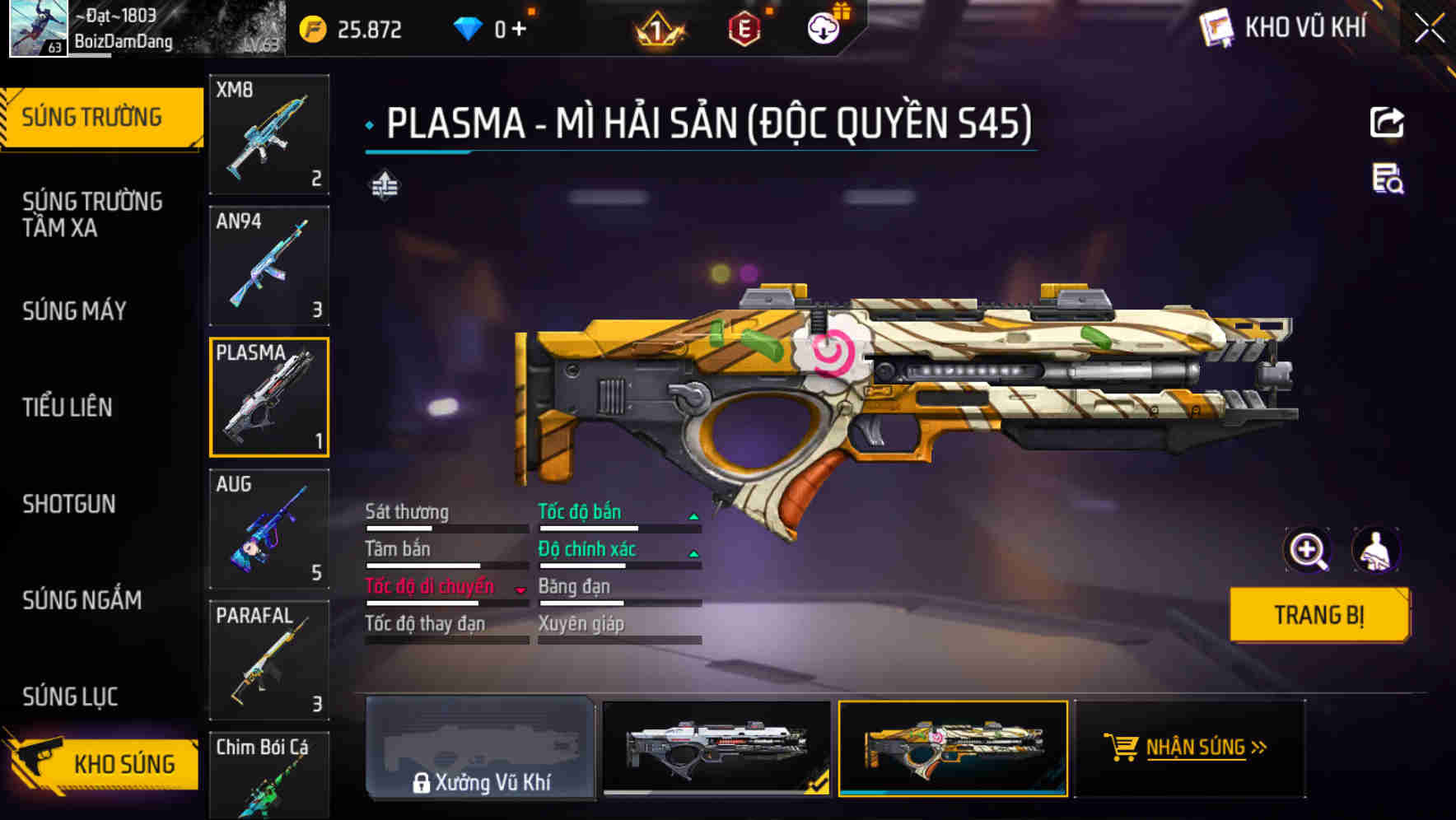
Task: Select the XM8 weapon tile
Action: tap(269, 134)
